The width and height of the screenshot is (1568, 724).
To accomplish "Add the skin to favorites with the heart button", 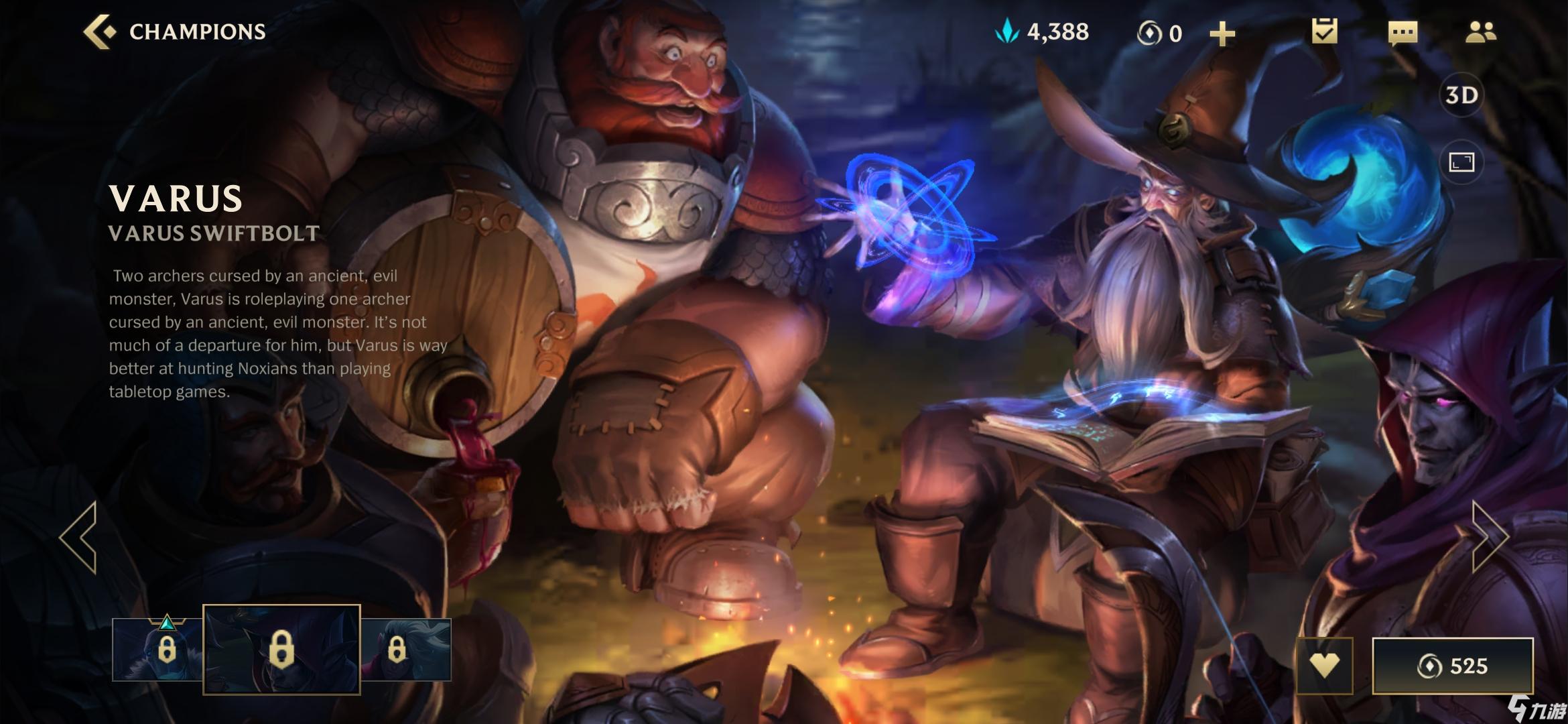I will [1324, 666].
